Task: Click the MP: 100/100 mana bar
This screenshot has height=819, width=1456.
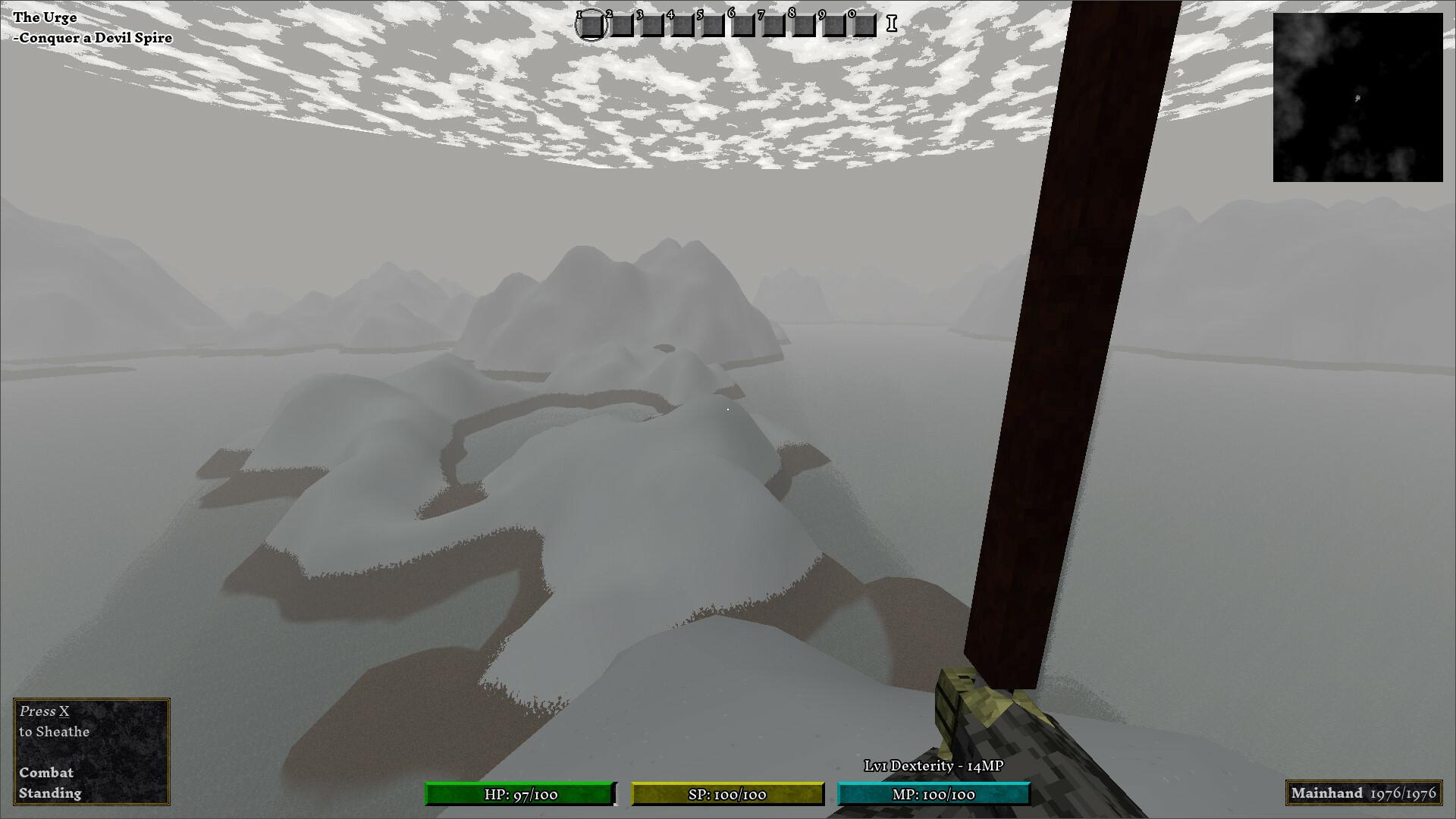Action: pyautogui.click(x=932, y=795)
